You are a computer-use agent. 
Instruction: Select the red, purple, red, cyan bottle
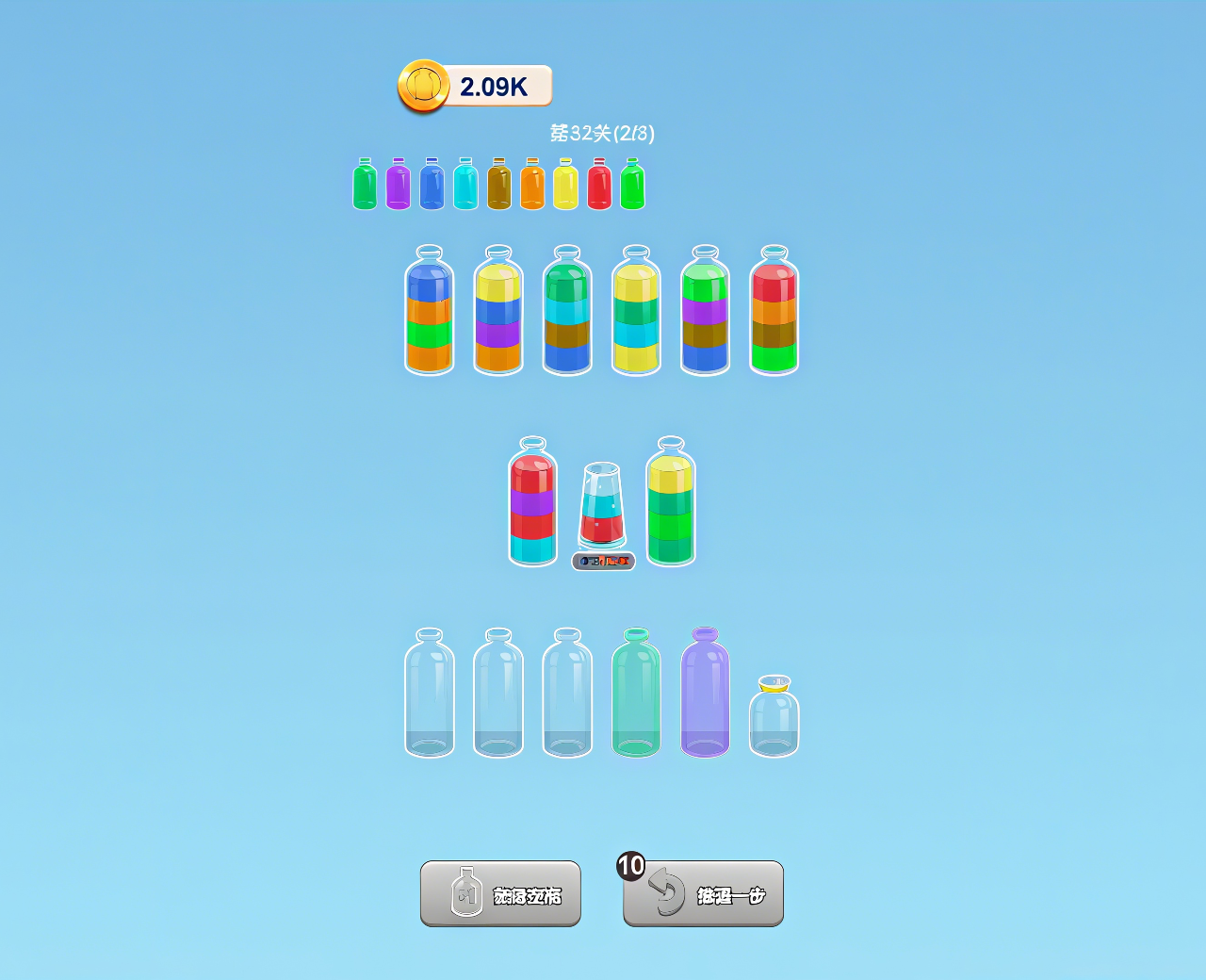point(532,502)
